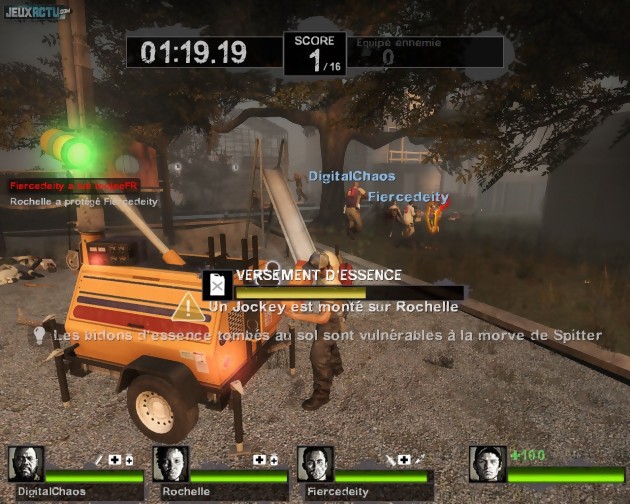Click the gas can pouring icon

pyautogui.click(x=217, y=286)
